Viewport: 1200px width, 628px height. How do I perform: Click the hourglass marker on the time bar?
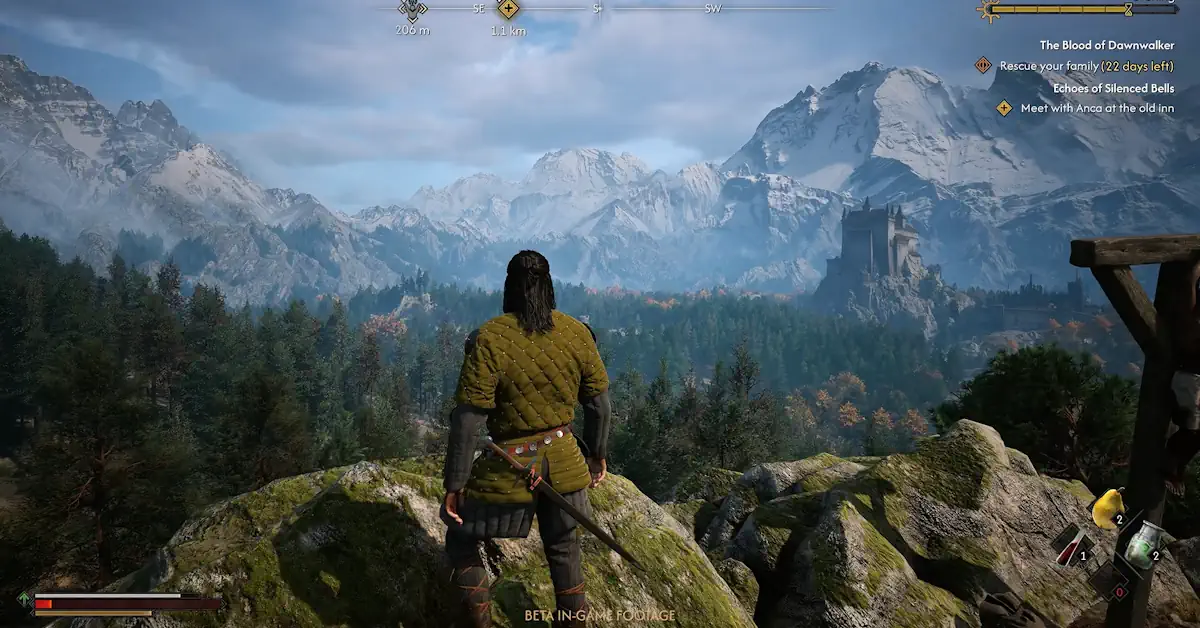pos(1128,10)
